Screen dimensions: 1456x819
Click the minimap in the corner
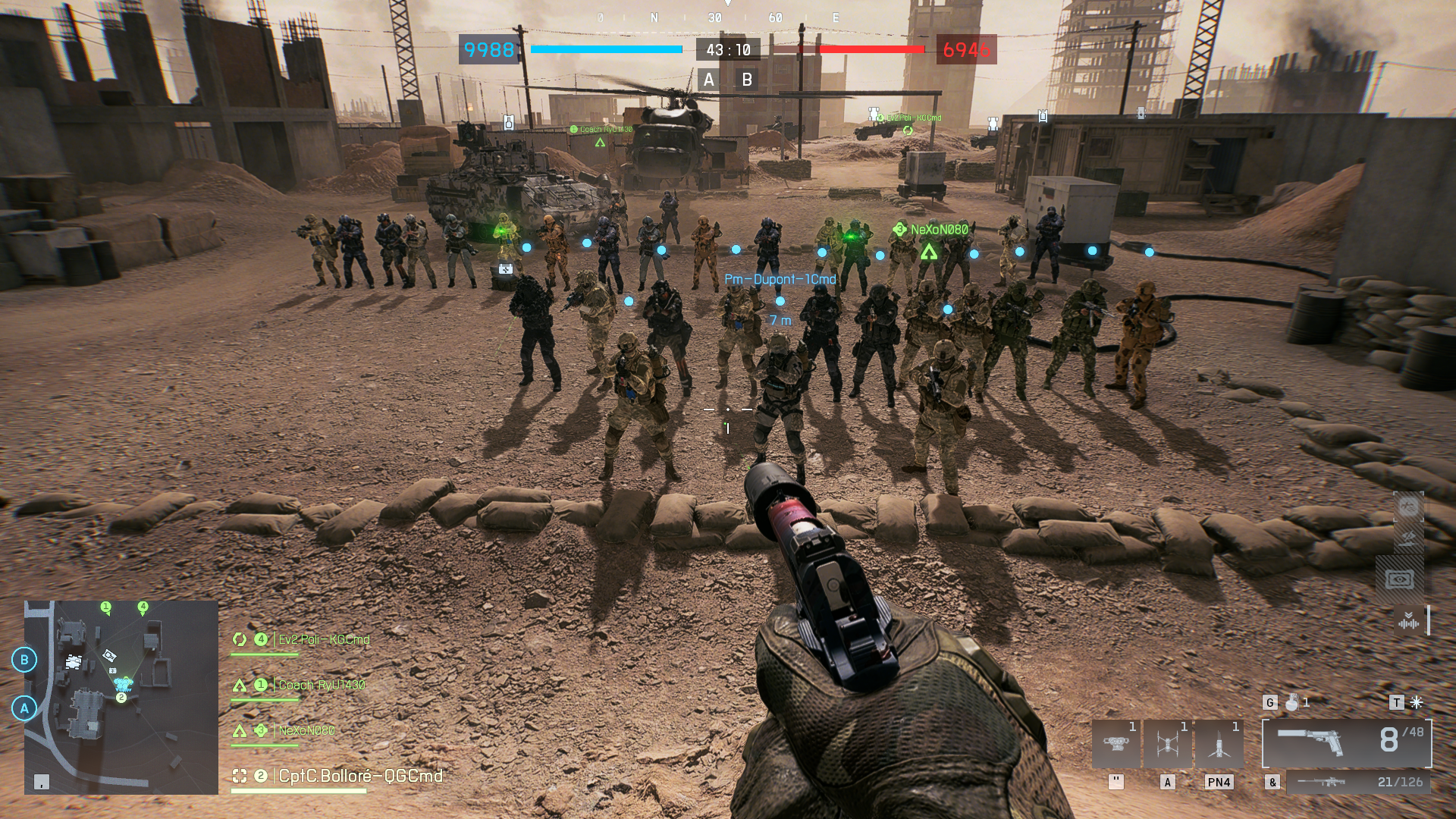tap(121, 697)
